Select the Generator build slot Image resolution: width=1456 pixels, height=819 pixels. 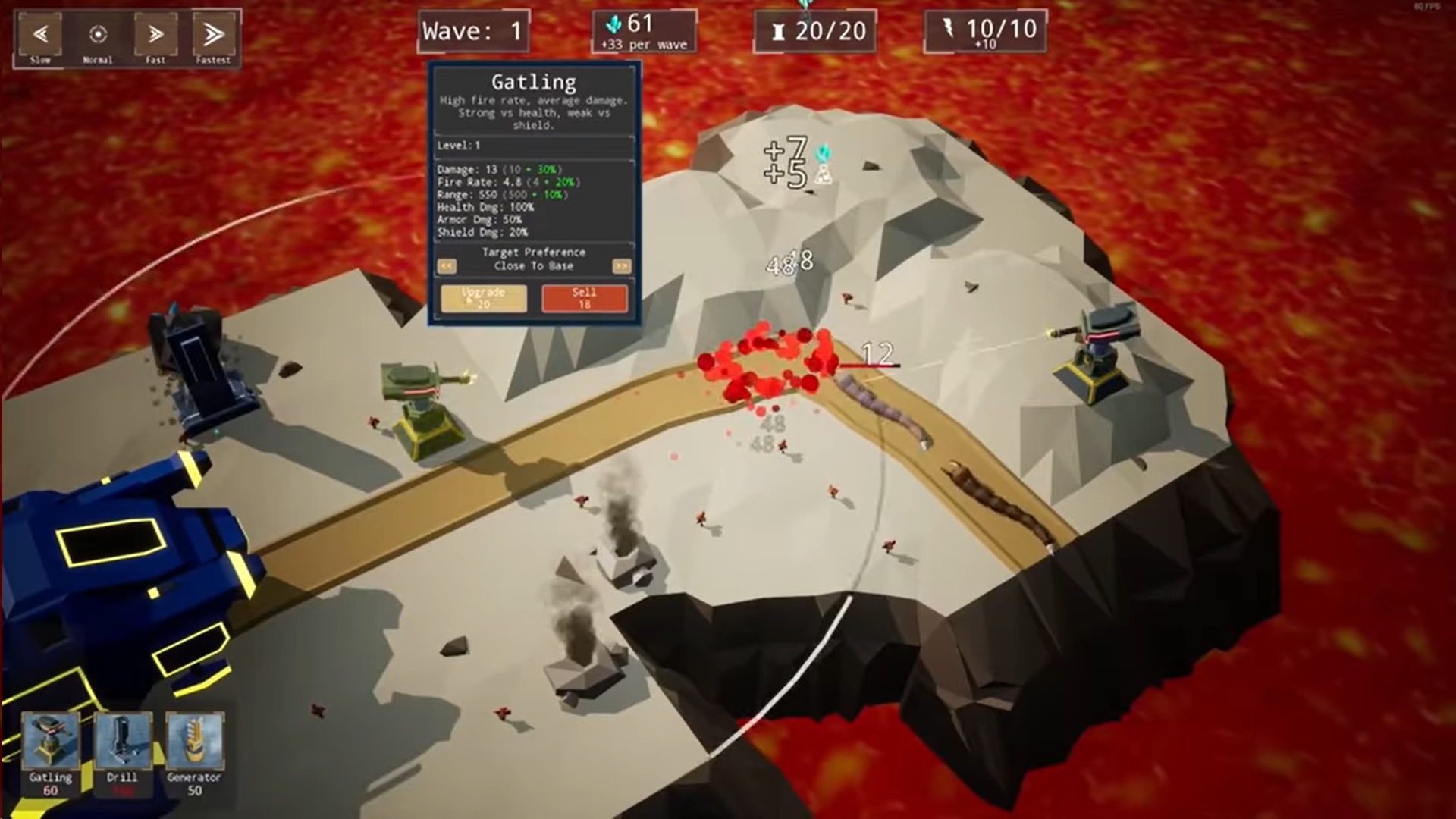(x=194, y=754)
